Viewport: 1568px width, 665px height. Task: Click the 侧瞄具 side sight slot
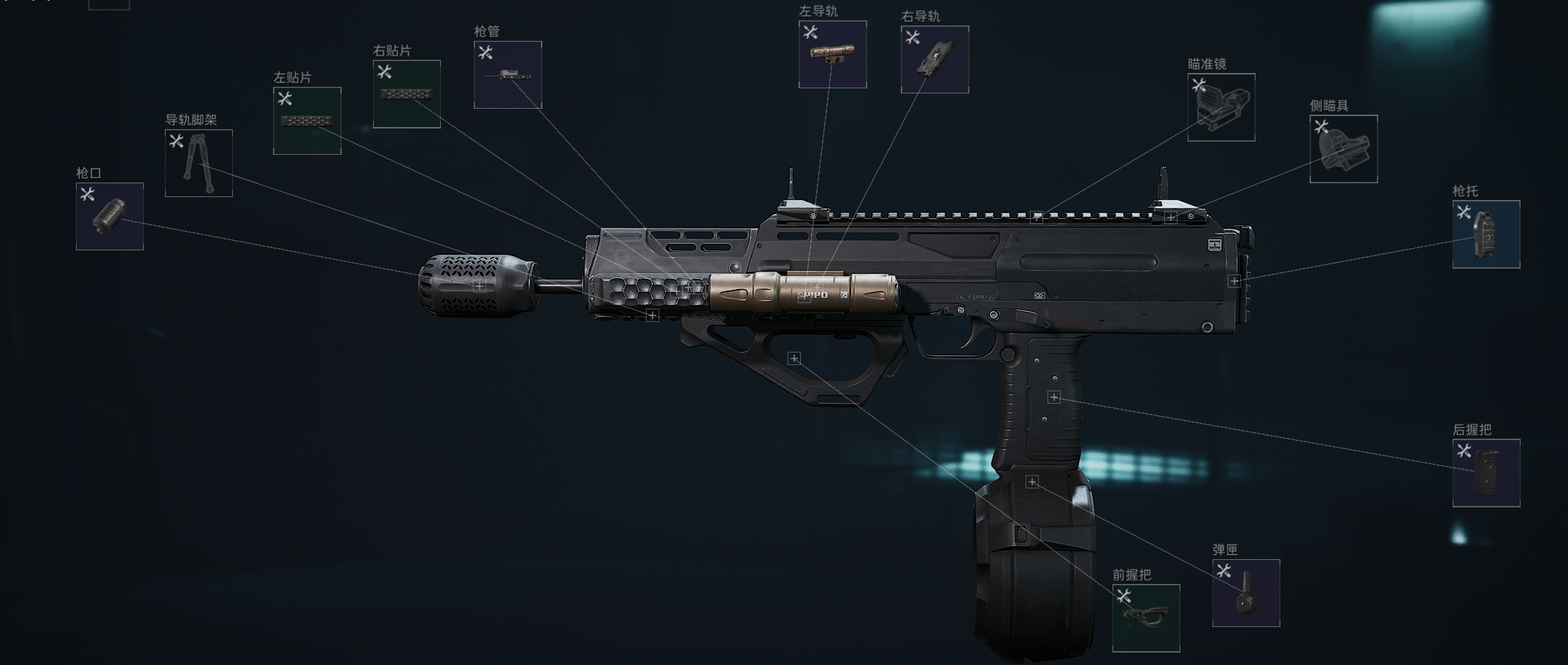(x=1343, y=149)
